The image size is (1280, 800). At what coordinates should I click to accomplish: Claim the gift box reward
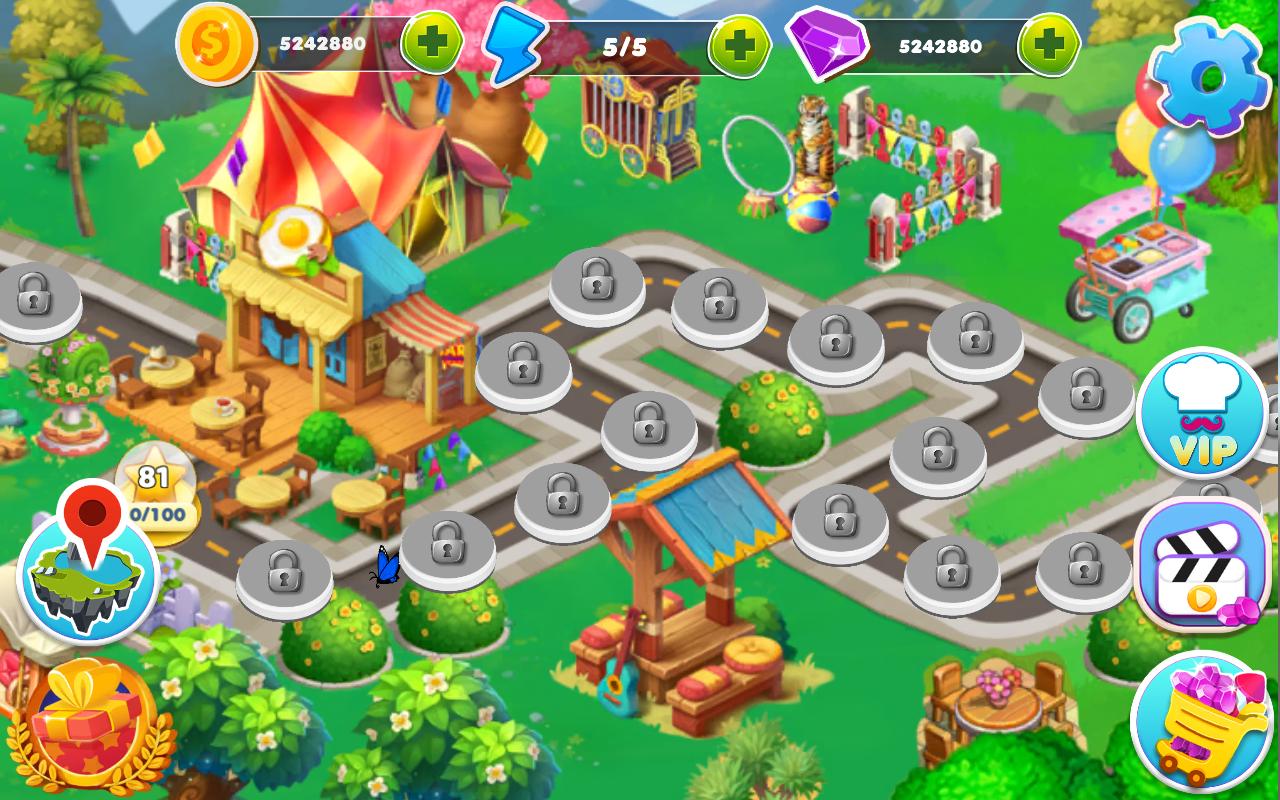pos(85,722)
